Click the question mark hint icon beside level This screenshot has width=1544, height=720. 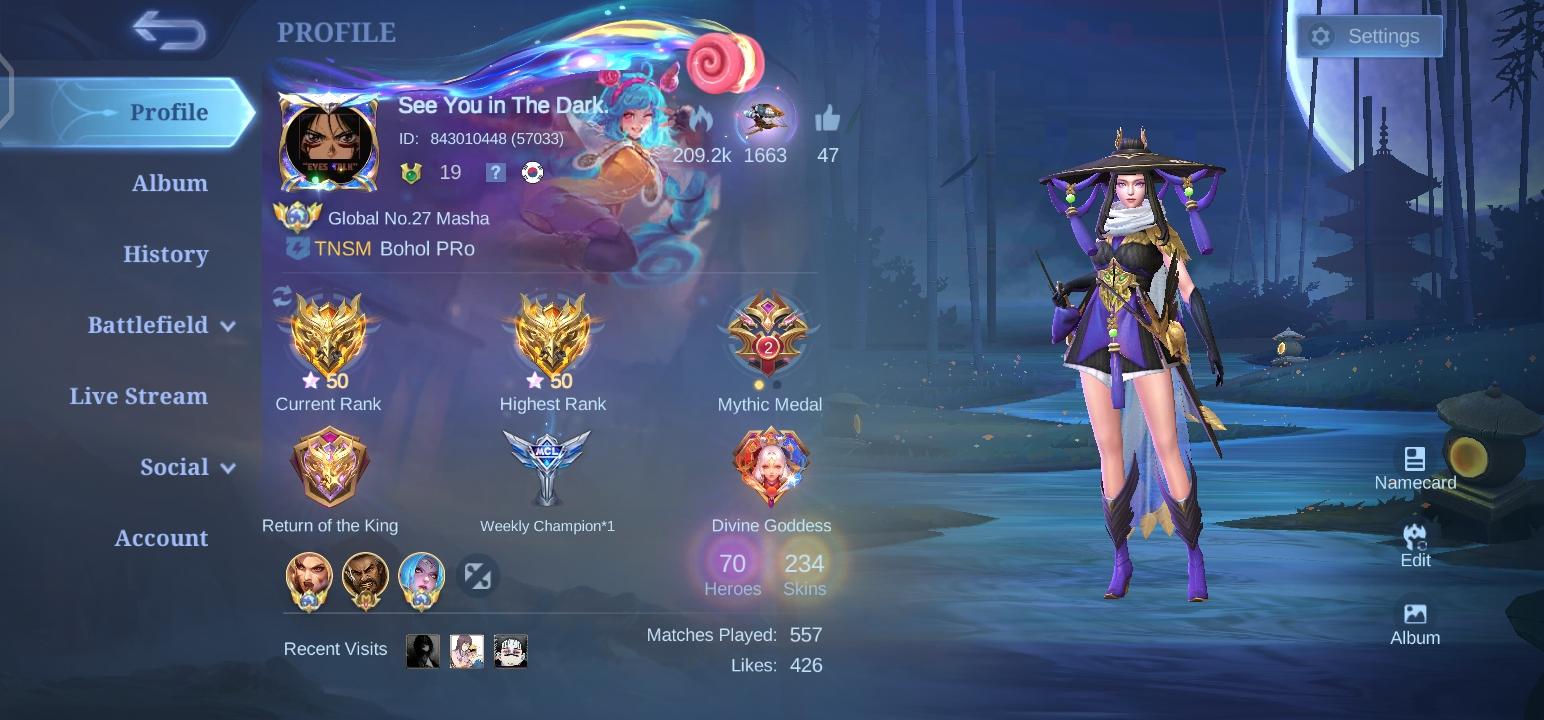pos(494,172)
